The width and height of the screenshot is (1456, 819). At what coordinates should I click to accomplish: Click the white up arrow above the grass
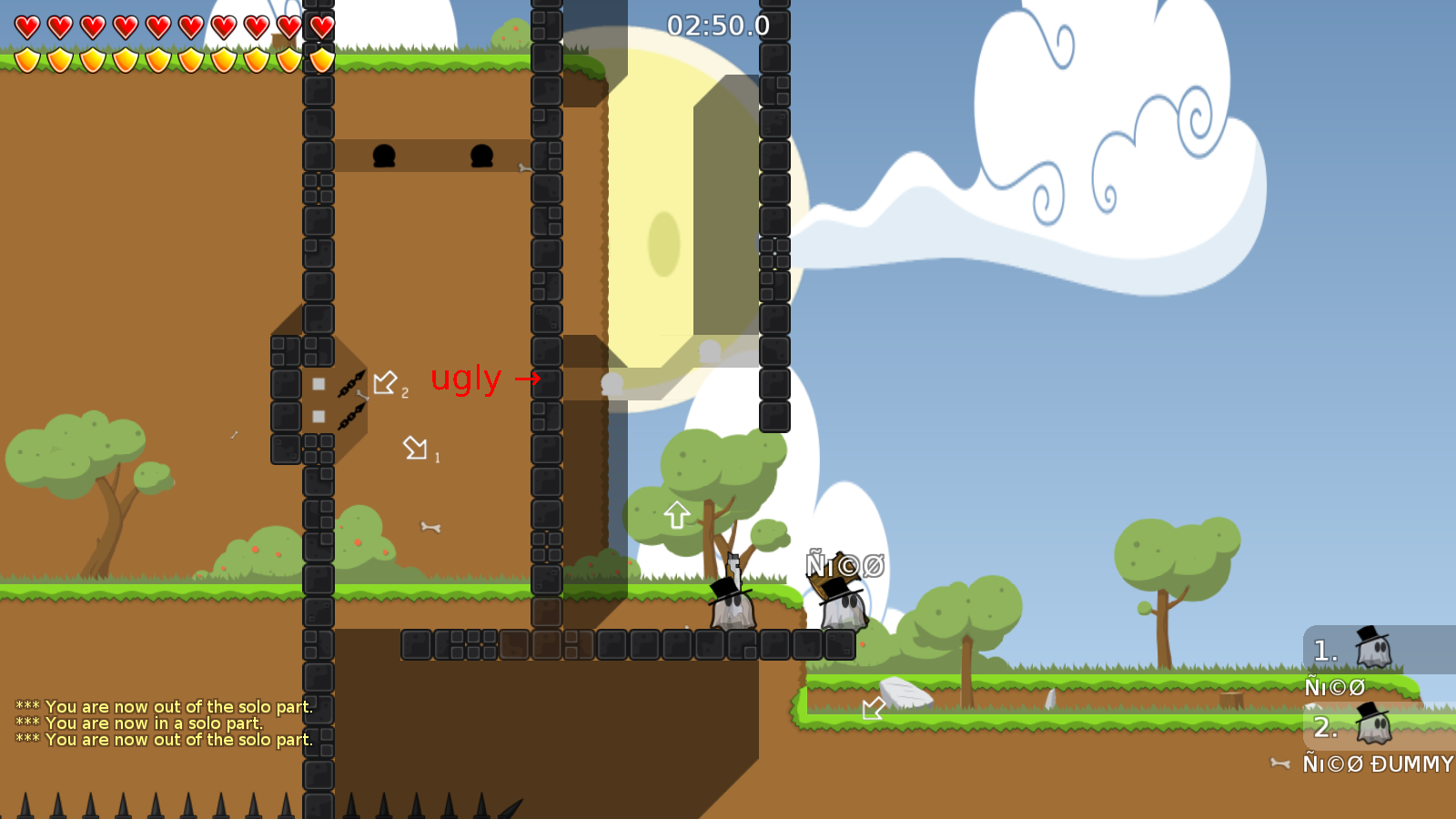click(x=676, y=515)
